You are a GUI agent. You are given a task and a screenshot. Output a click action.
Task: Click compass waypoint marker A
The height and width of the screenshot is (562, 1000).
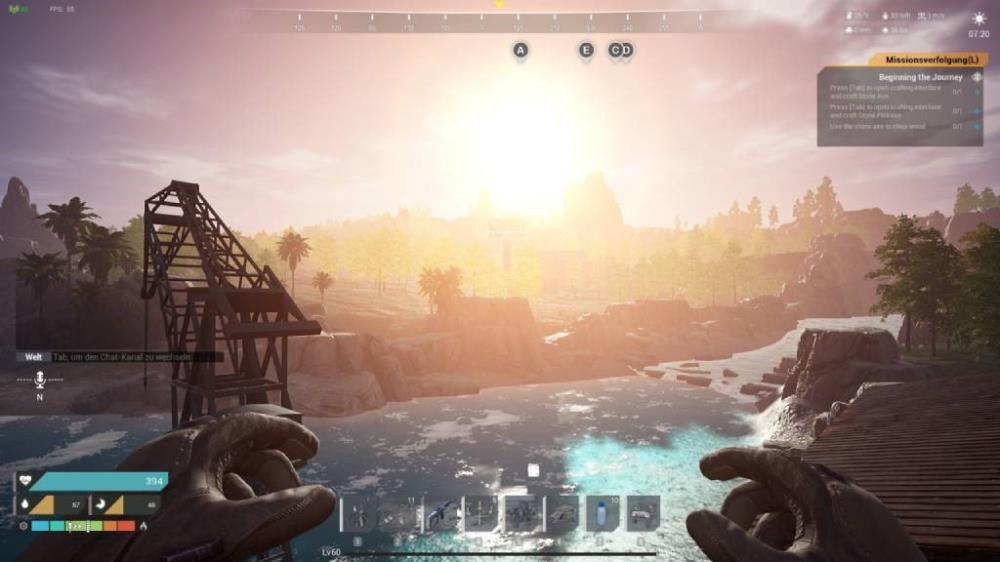tap(520, 50)
